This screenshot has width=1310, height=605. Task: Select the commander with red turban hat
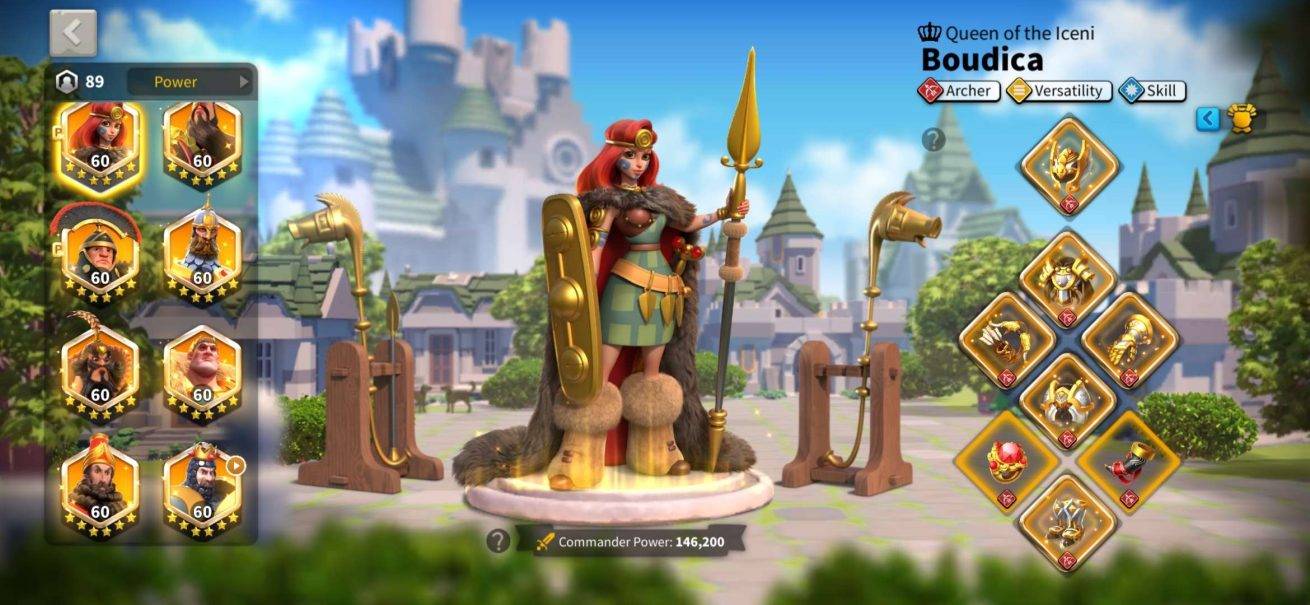[x=100, y=489]
